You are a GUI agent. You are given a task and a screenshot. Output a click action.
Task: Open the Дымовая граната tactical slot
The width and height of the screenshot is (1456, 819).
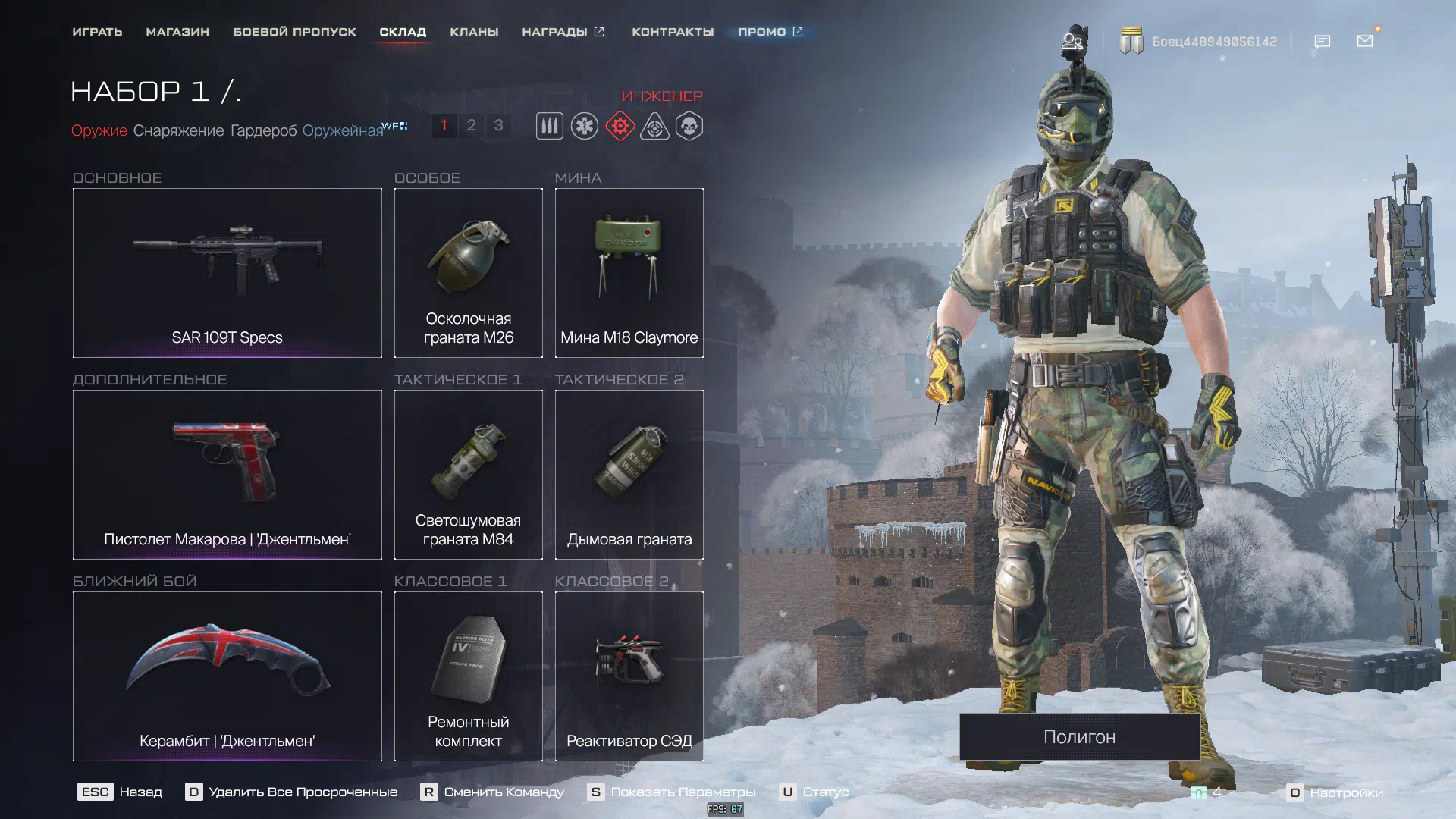coord(629,474)
